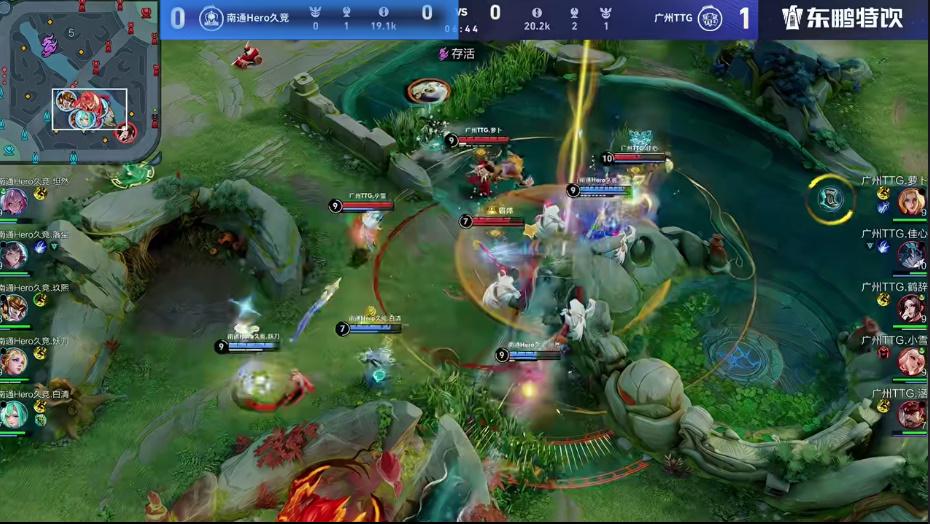Click the 存活 status label
This screenshot has width=930, height=524.
click(x=456, y=54)
